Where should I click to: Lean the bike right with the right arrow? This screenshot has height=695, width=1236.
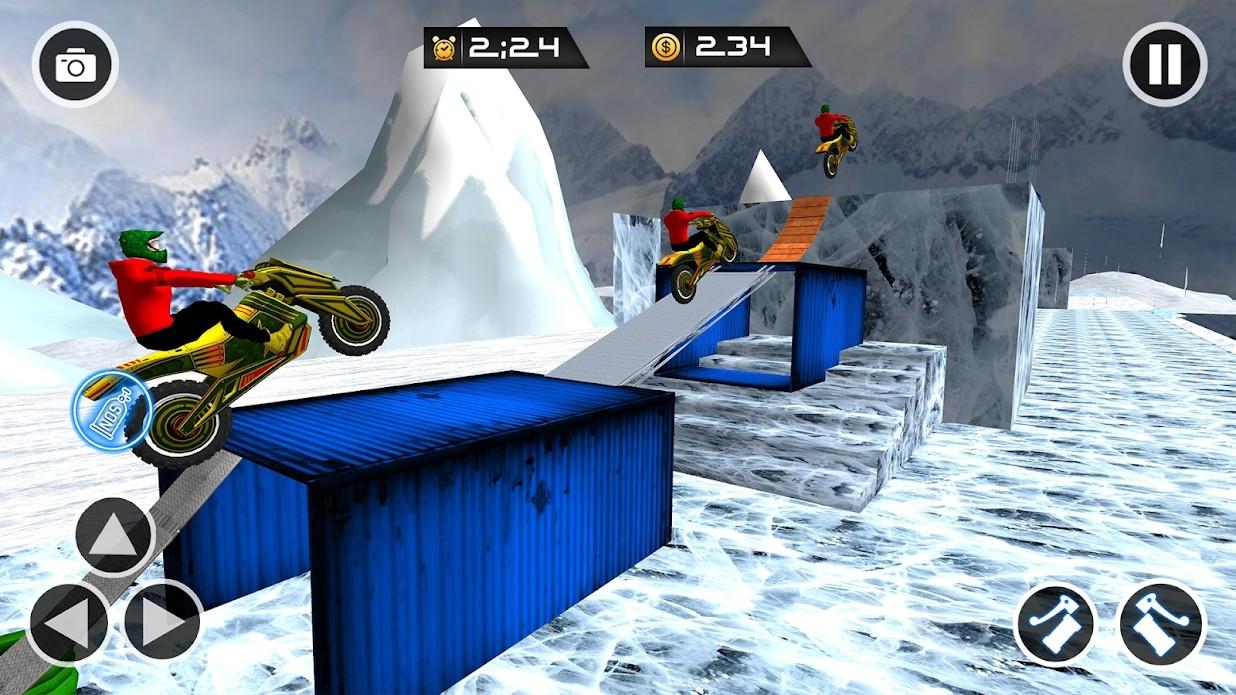(163, 621)
